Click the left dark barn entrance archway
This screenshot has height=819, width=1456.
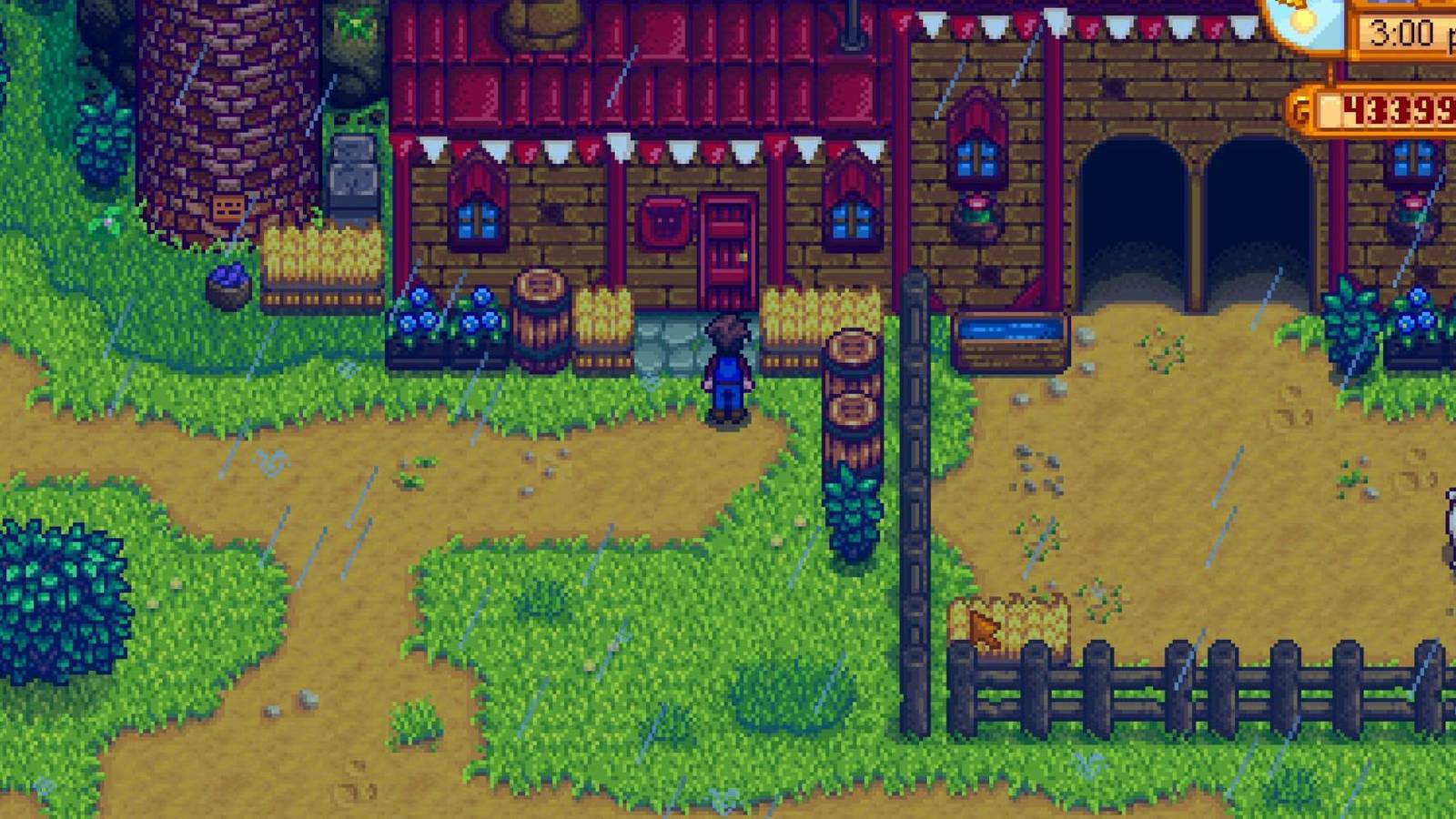pyautogui.click(x=1133, y=209)
